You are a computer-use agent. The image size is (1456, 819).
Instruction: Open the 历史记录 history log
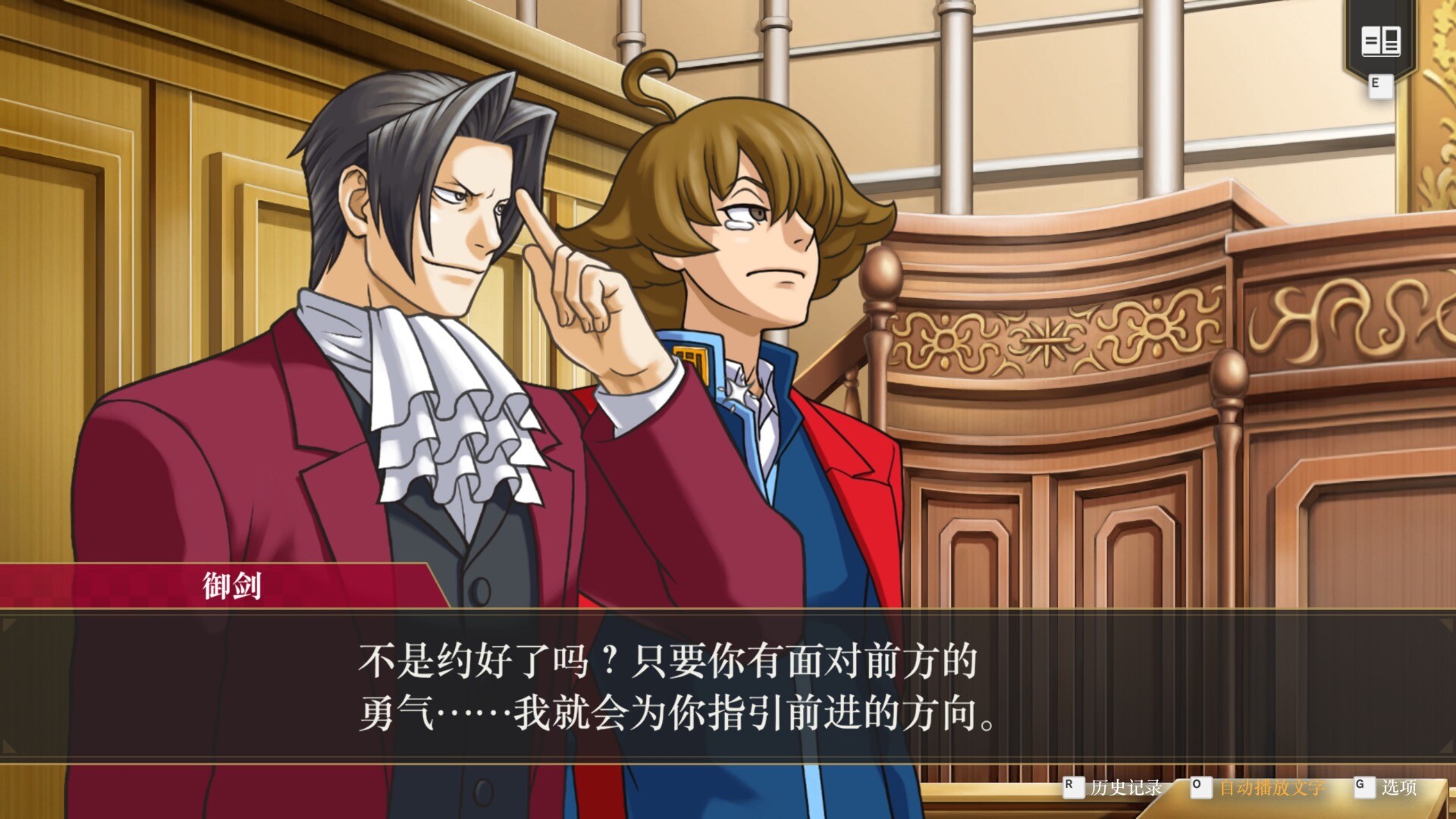pyautogui.click(x=1125, y=787)
